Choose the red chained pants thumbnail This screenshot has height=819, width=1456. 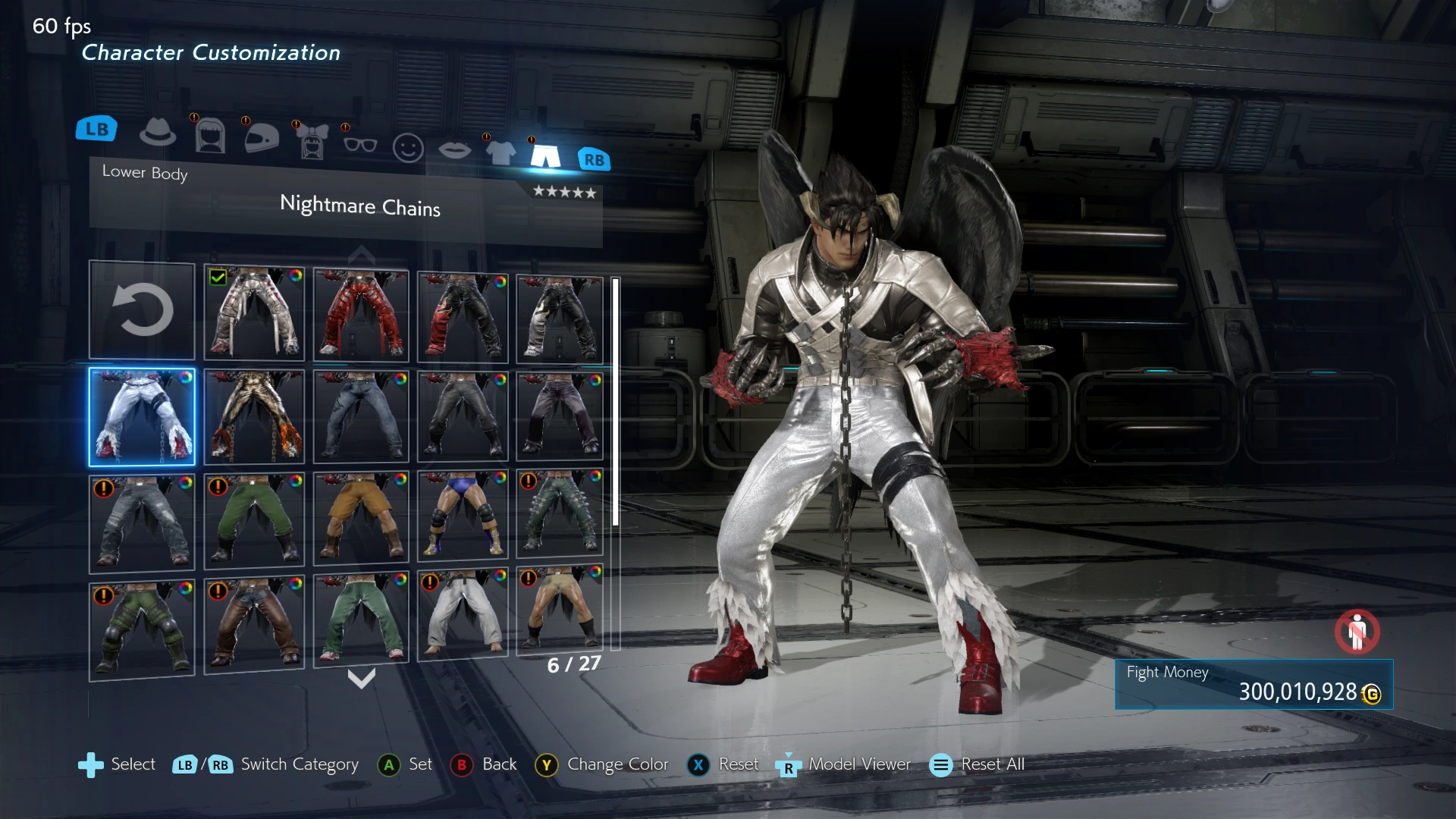(x=361, y=315)
